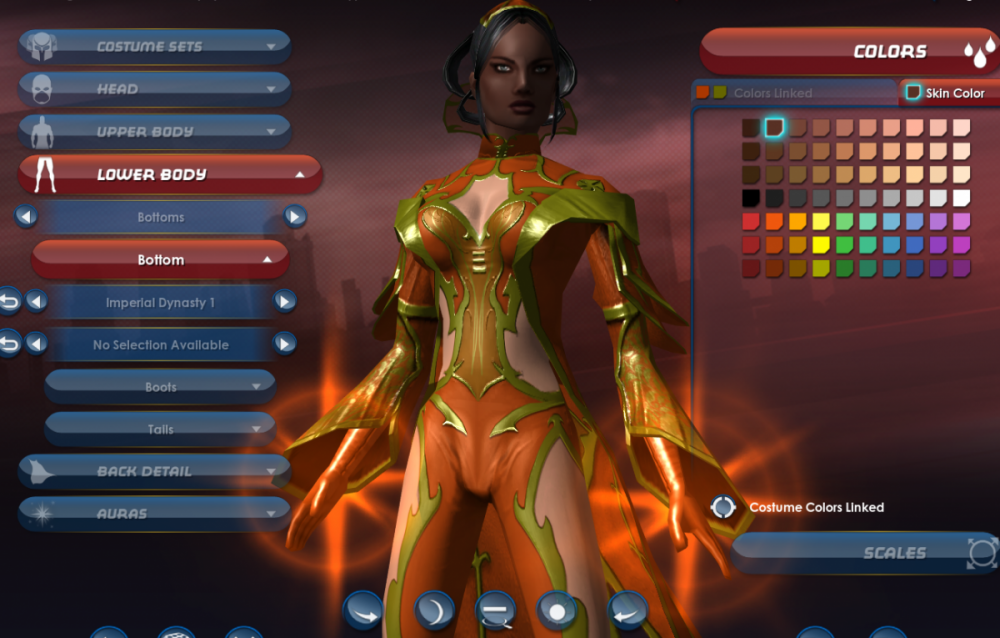Go to the previous Bottoms category

pyautogui.click(x=27, y=217)
